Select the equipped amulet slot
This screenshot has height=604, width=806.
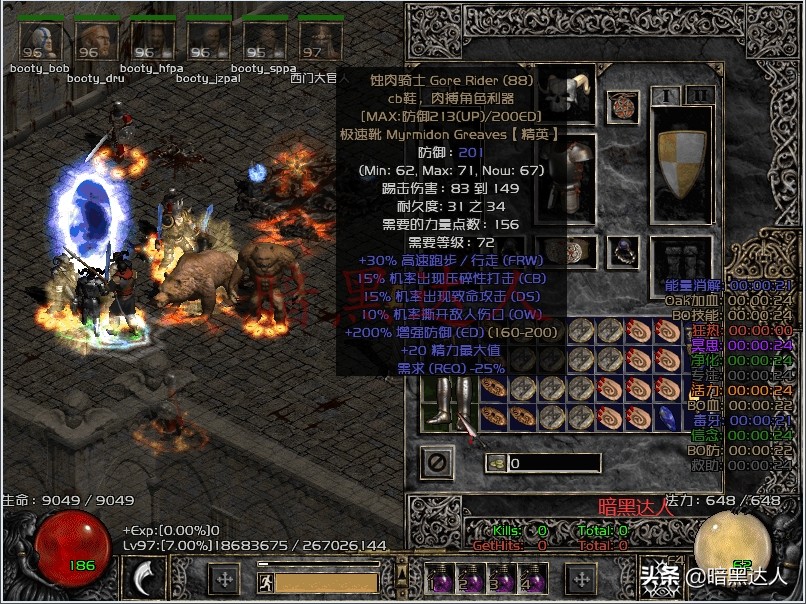[x=623, y=105]
